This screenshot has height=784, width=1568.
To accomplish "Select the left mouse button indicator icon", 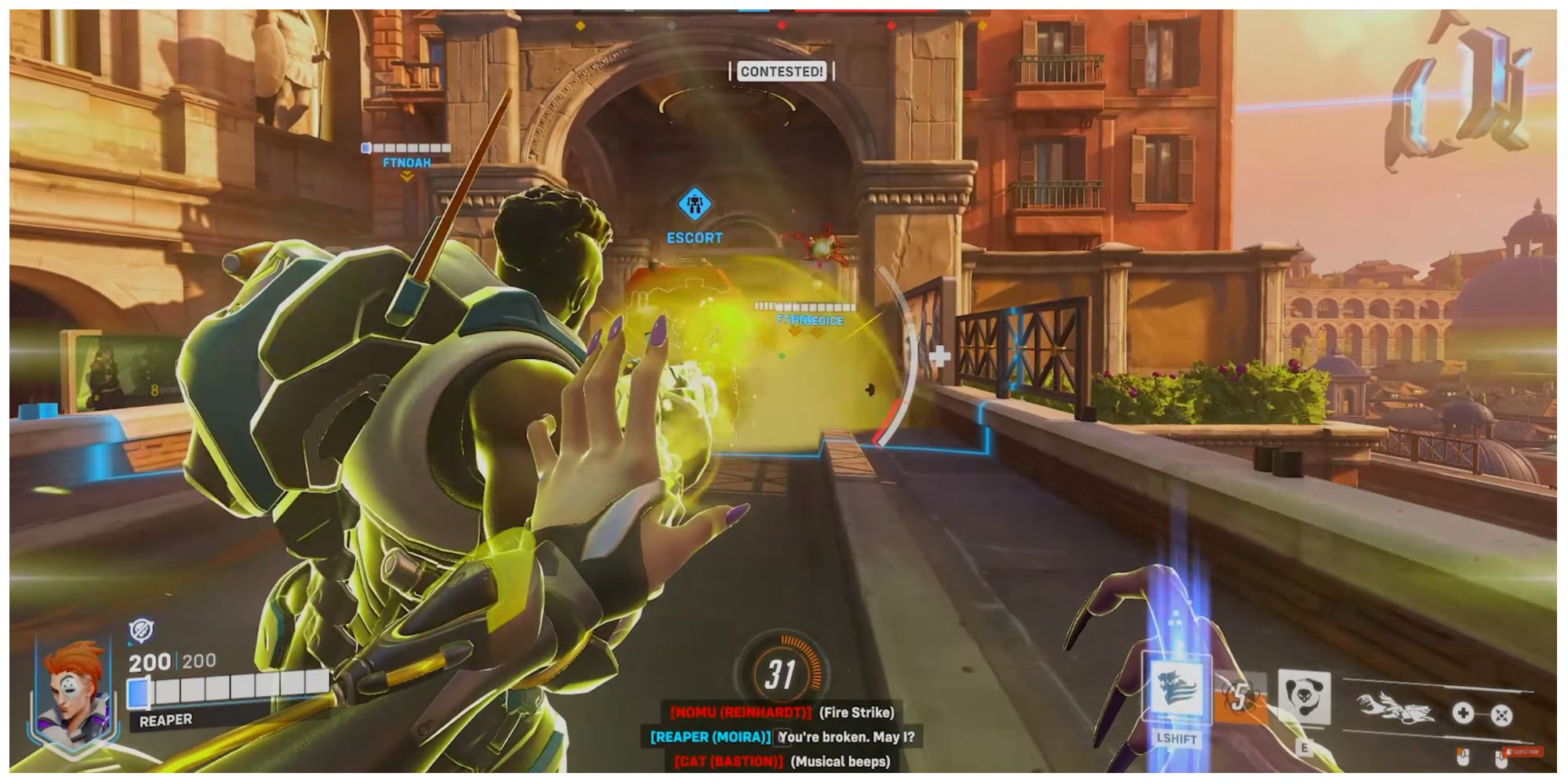I will pyautogui.click(x=1461, y=757).
